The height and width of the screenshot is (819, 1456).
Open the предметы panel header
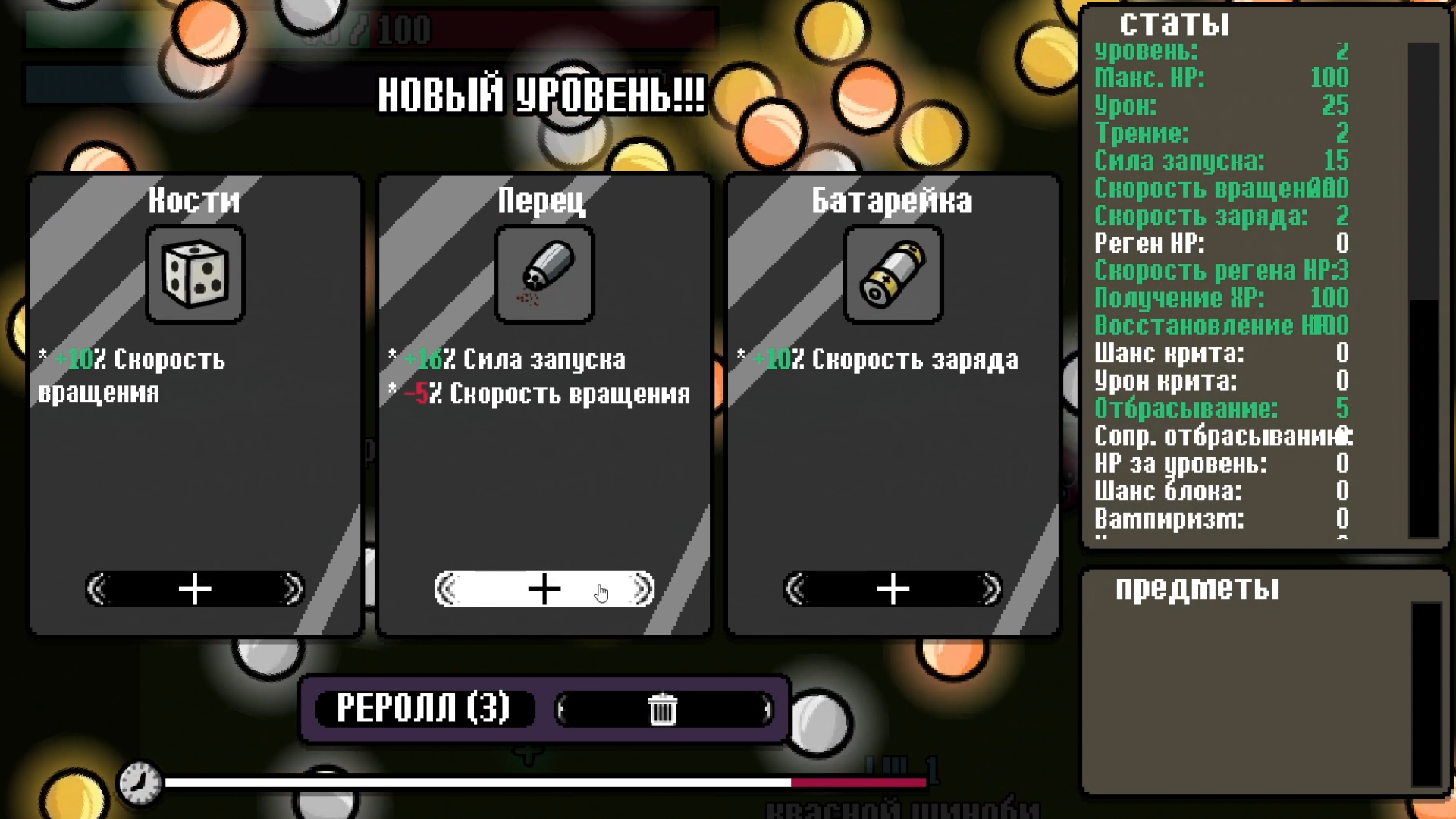pos(1196,587)
